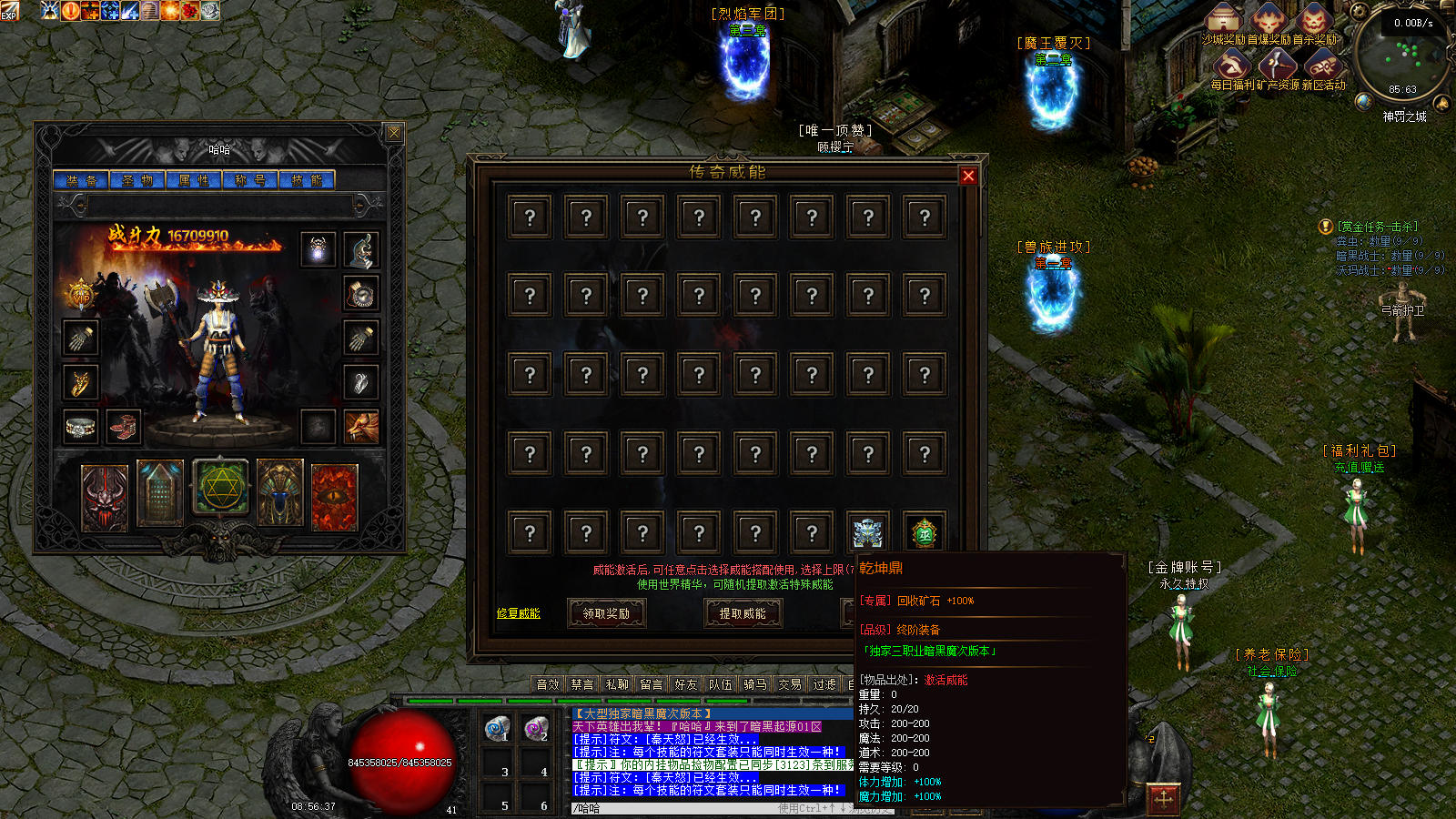Select the green 巫 emblem power slot
The width and height of the screenshot is (1456, 819).
click(x=925, y=532)
